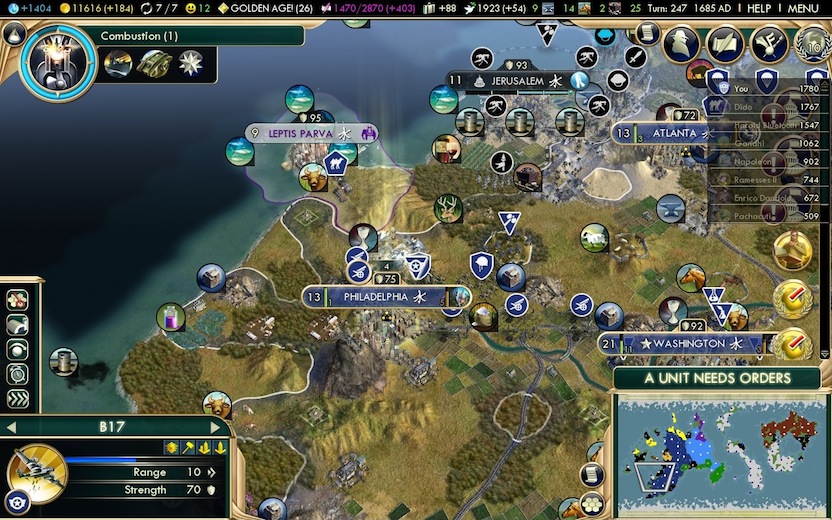Choose the alarm clock sleep unit action

coord(18,373)
